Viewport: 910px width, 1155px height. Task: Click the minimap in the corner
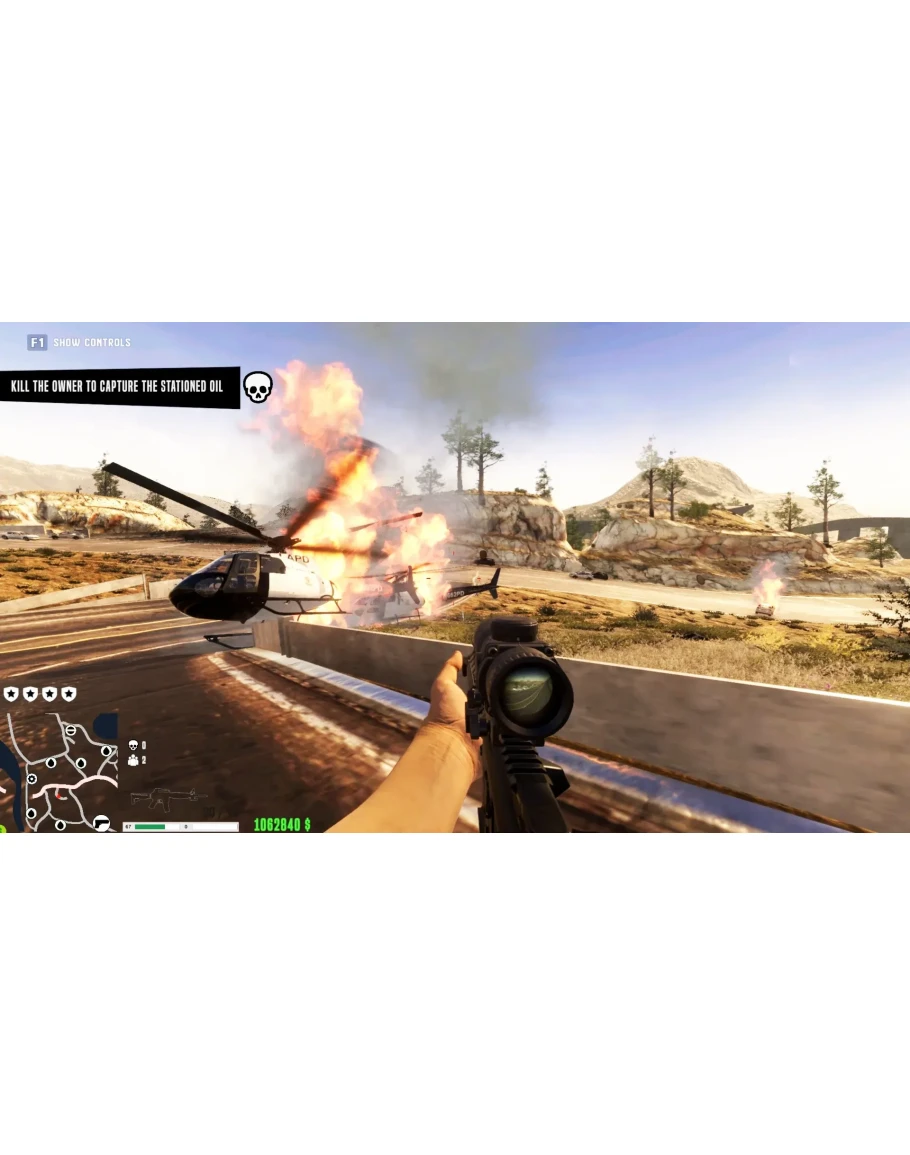[61, 770]
